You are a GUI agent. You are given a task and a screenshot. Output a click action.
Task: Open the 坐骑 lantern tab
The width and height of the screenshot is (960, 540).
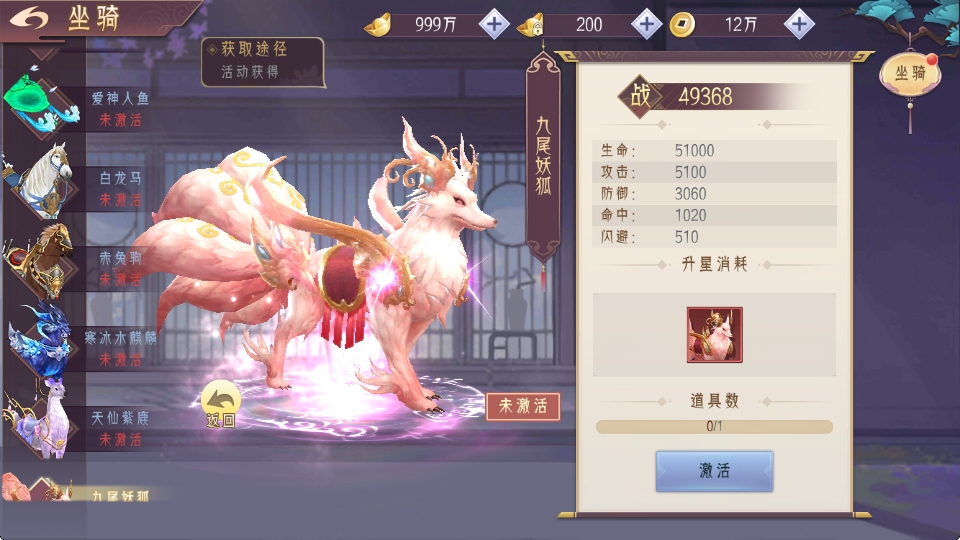click(908, 73)
